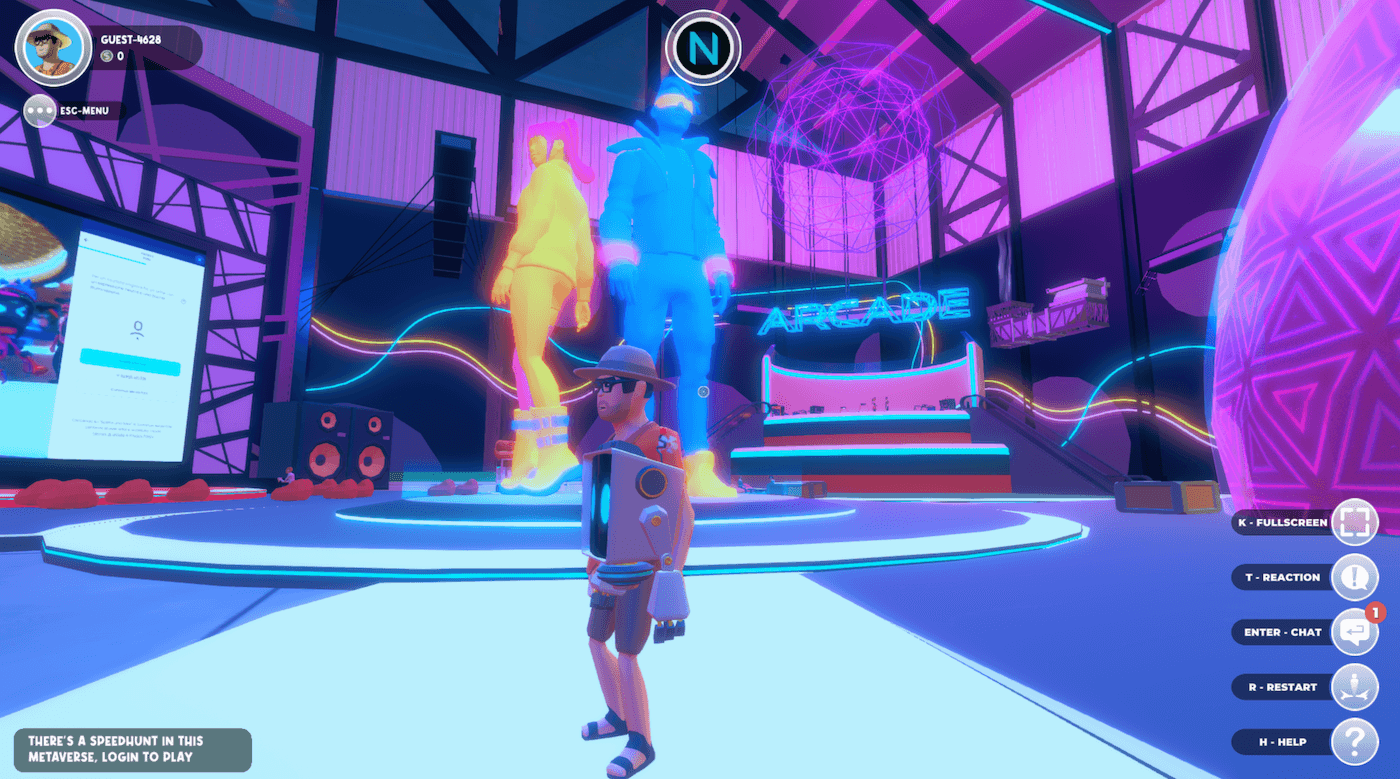
Task: Click the N compass icon
Action: [x=703, y=47]
